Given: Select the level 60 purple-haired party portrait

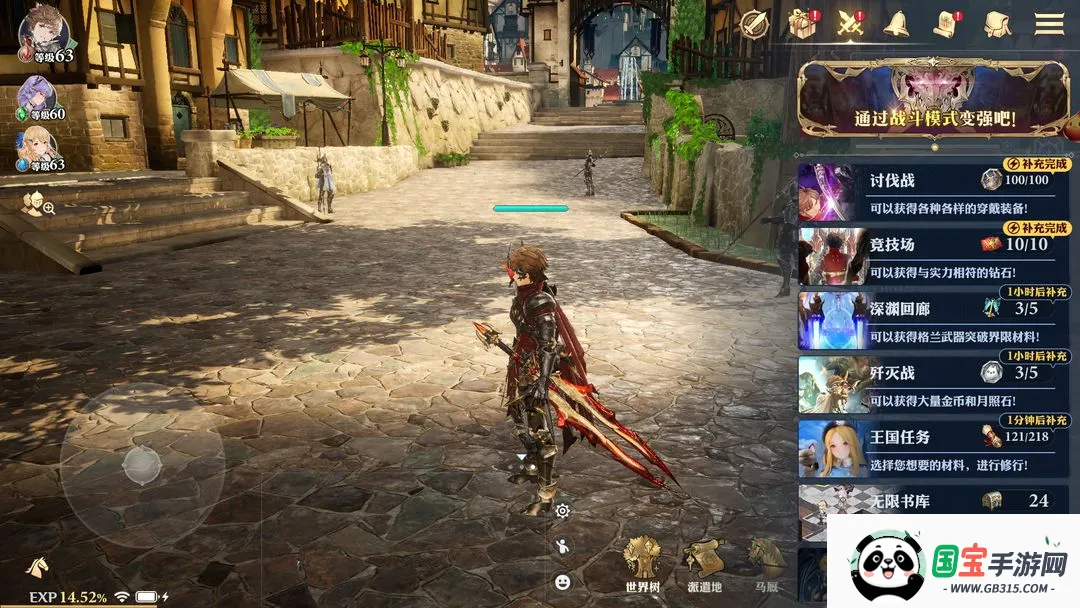Looking at the screenshot, I should tap(36, 97).
